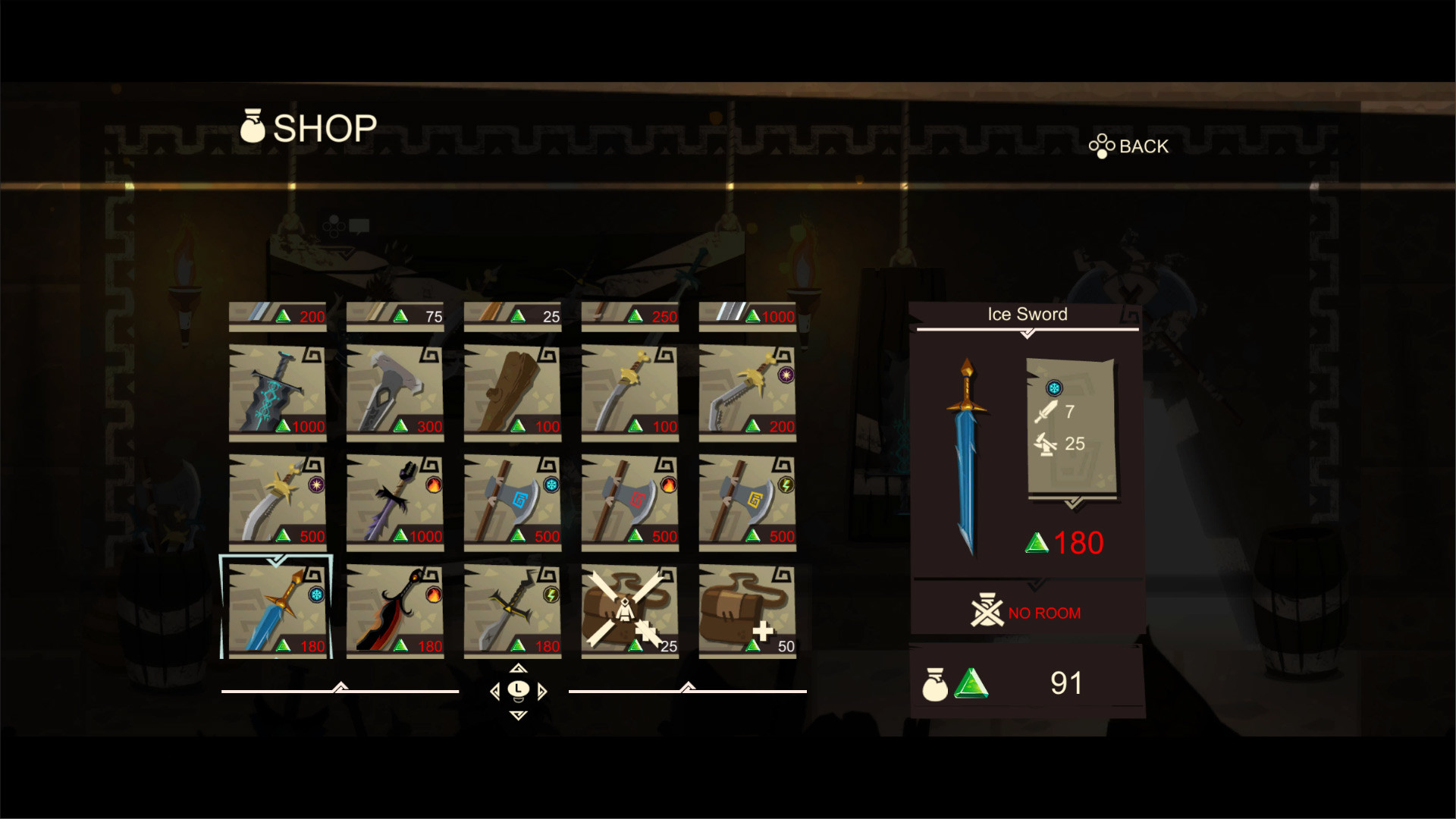Viewport: 1456px width, 819px height.
Task: Select the large runed greatsword costing 1000
Action: pos(277,391)
